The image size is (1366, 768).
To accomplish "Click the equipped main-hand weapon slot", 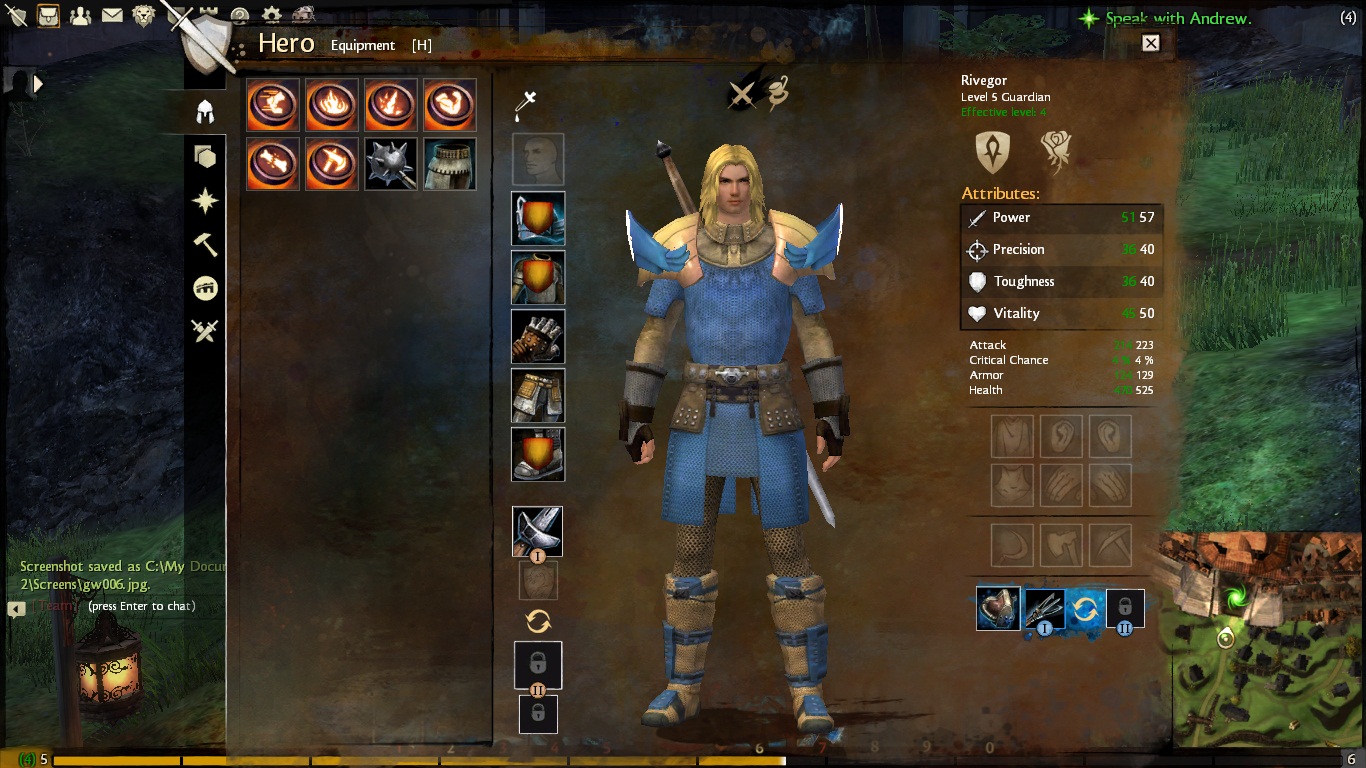I will coord(537,531).
